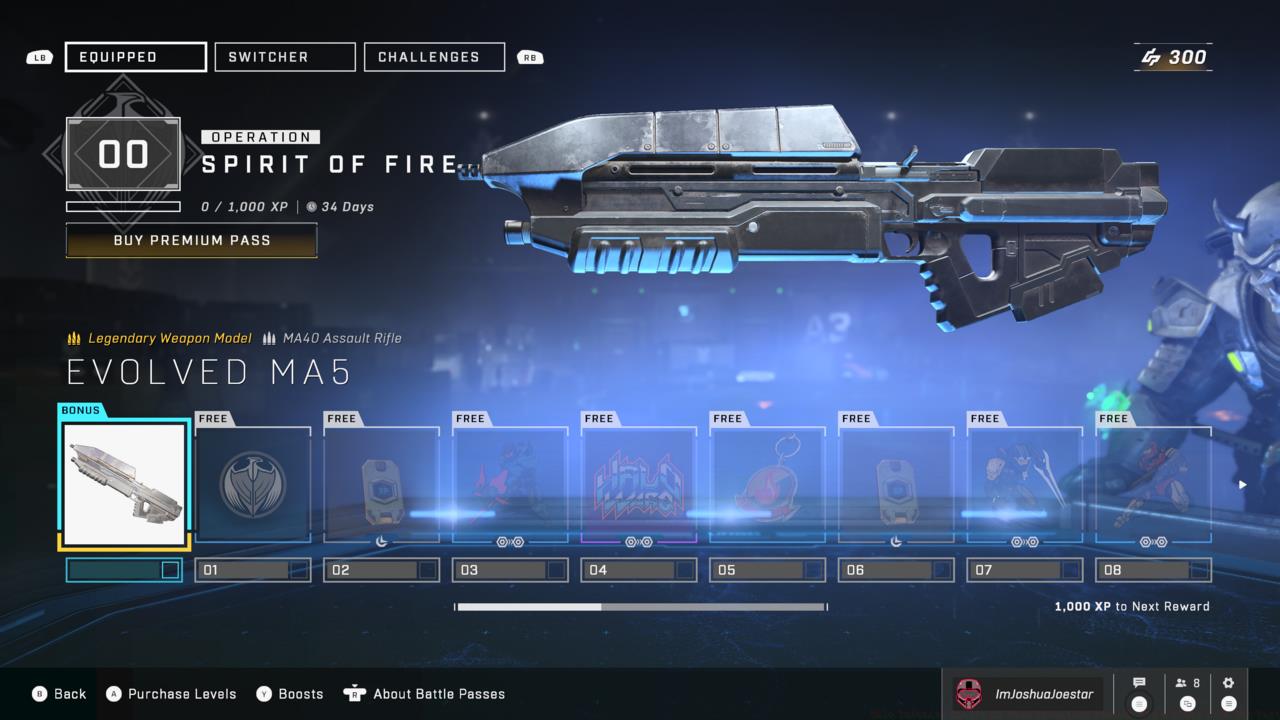Pick the tier 05 red helmet reward
The width and height of the screenshot is (1280, 720).
pos(768,485)
